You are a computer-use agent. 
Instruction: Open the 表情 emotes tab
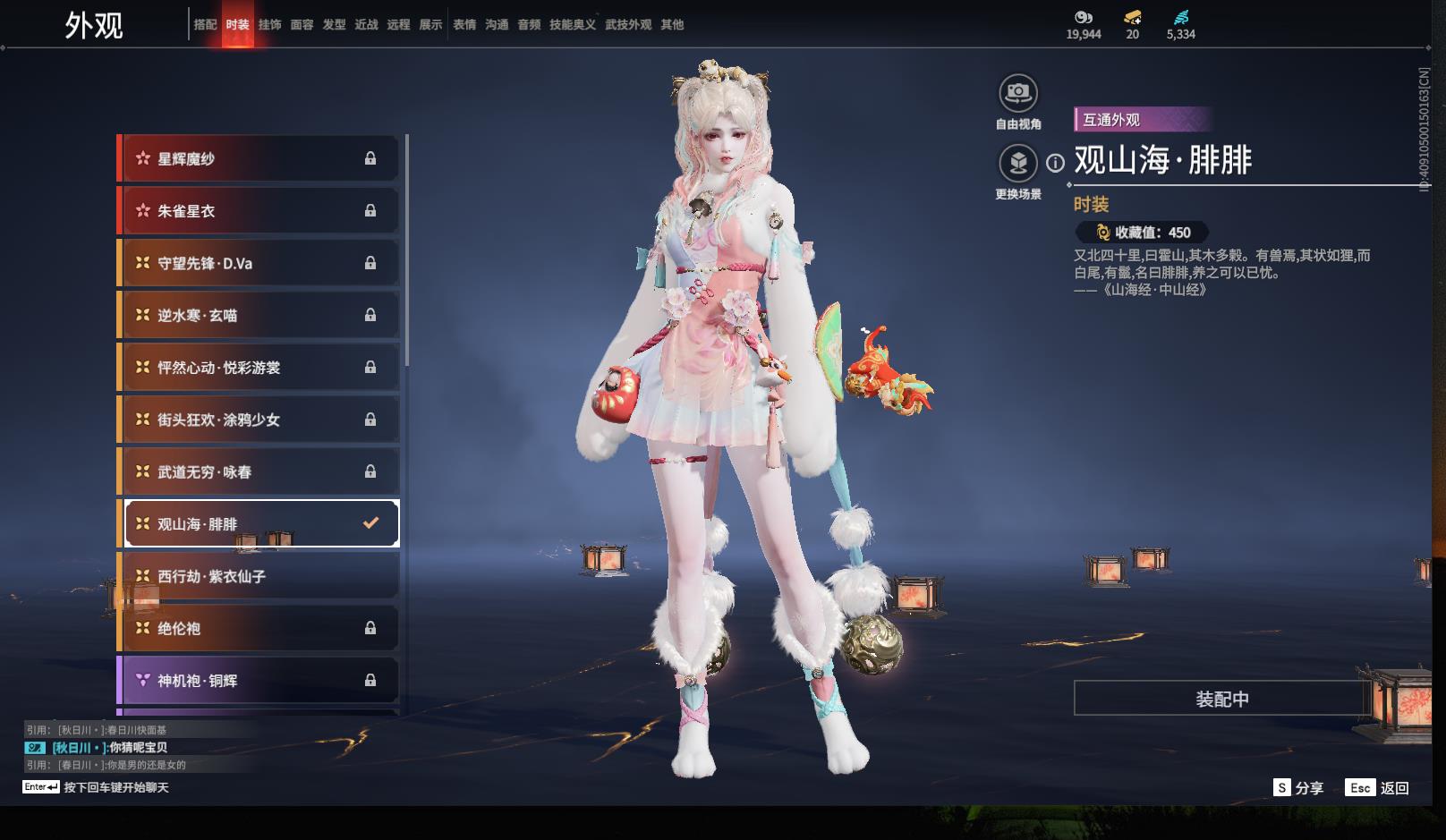pyautogui.click(x=464, y=25)
